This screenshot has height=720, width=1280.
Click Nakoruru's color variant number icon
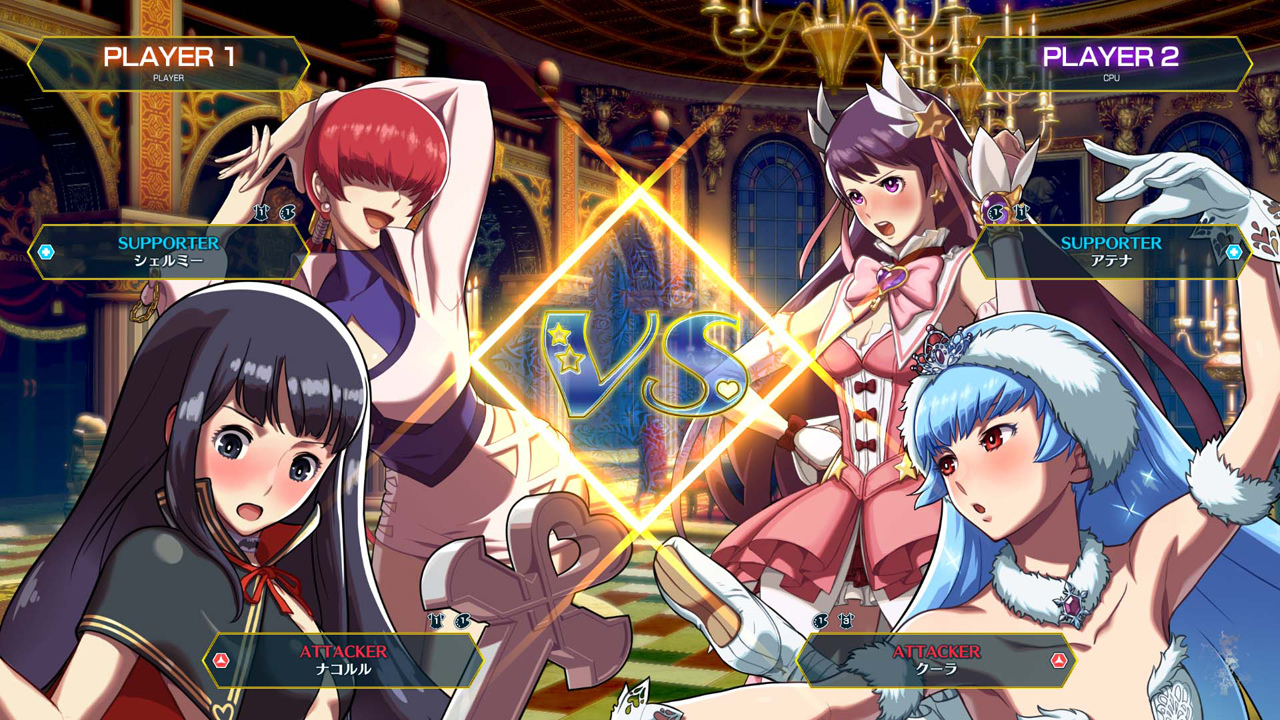pyautogui.click(x=461, y=620)
